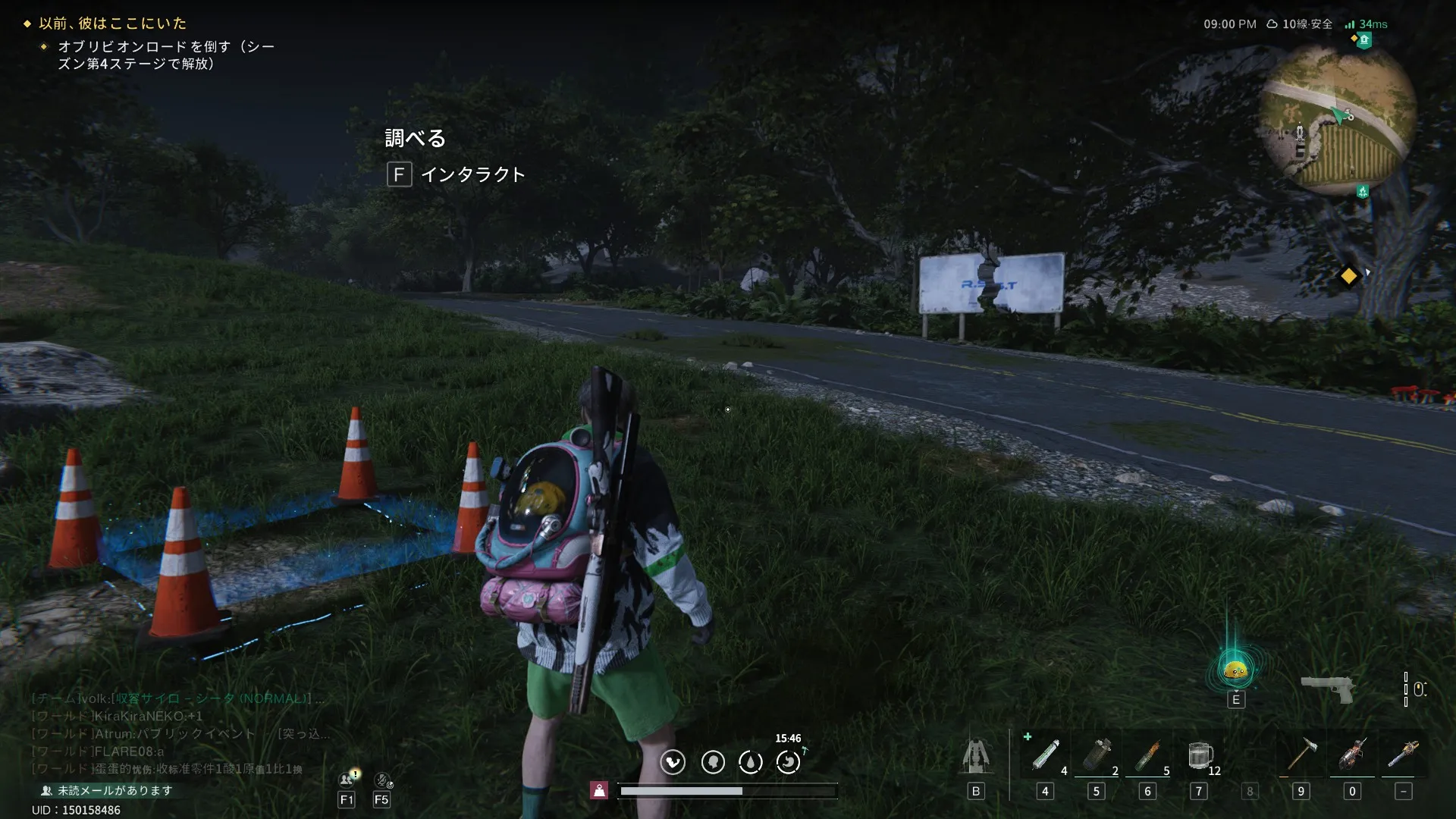Toggle the muted microphone icon
Image resolution: width=1456 pixels, height=819 pixels.
click(x=383, y=779)
